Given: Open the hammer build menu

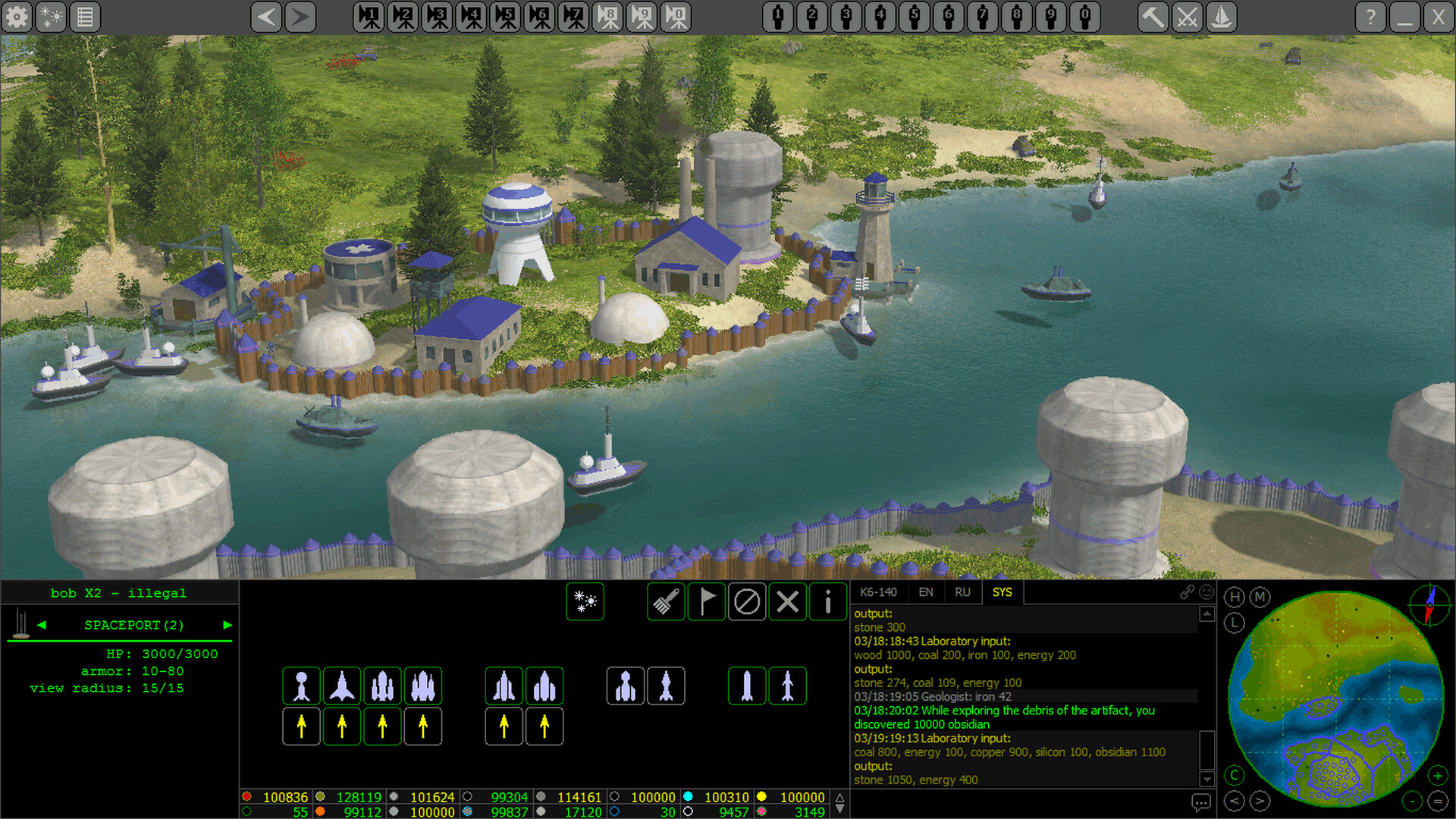Looking at the screenshot, I should (1153, 17).
